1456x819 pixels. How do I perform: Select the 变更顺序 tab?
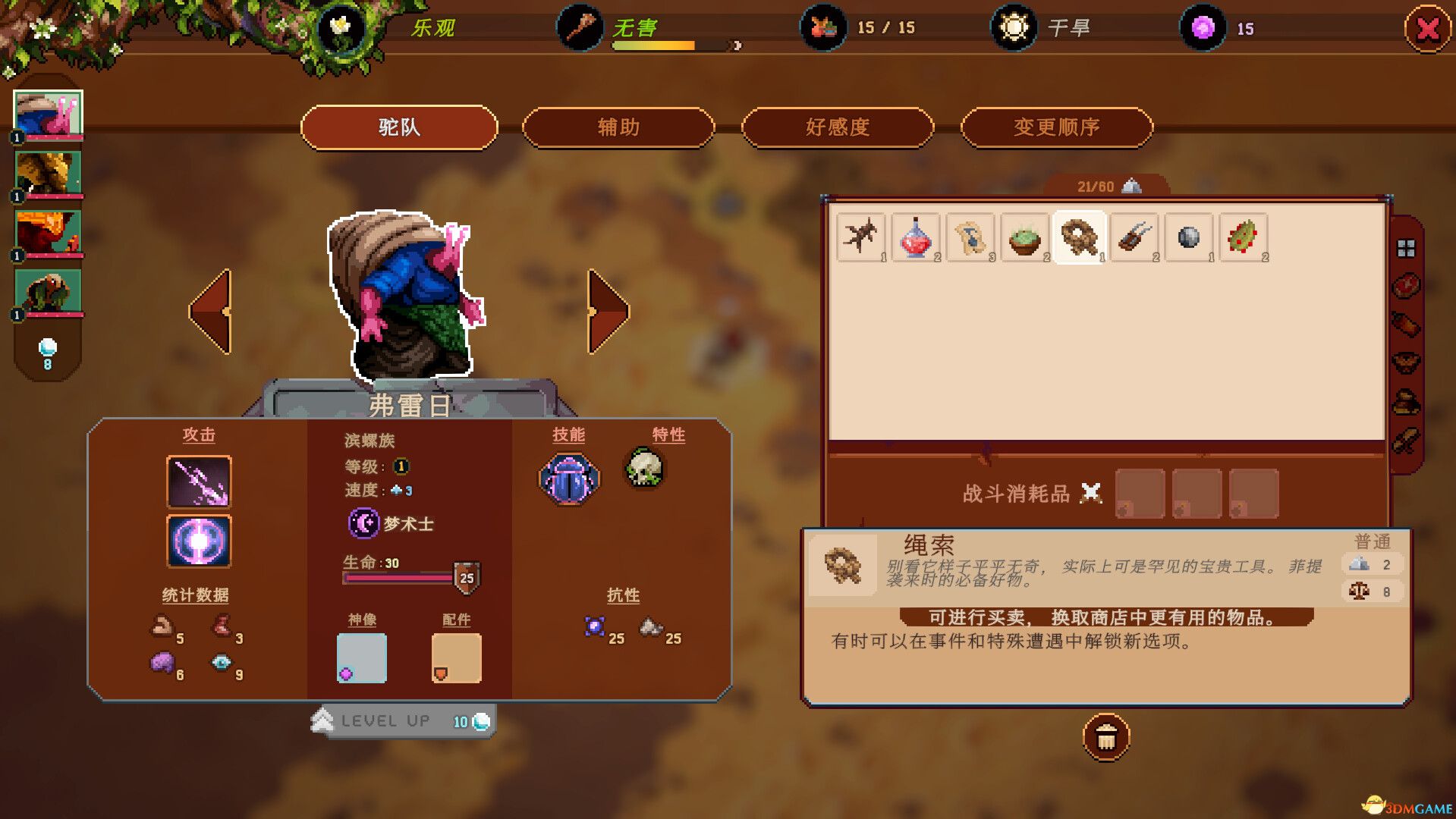(1057, 127)
